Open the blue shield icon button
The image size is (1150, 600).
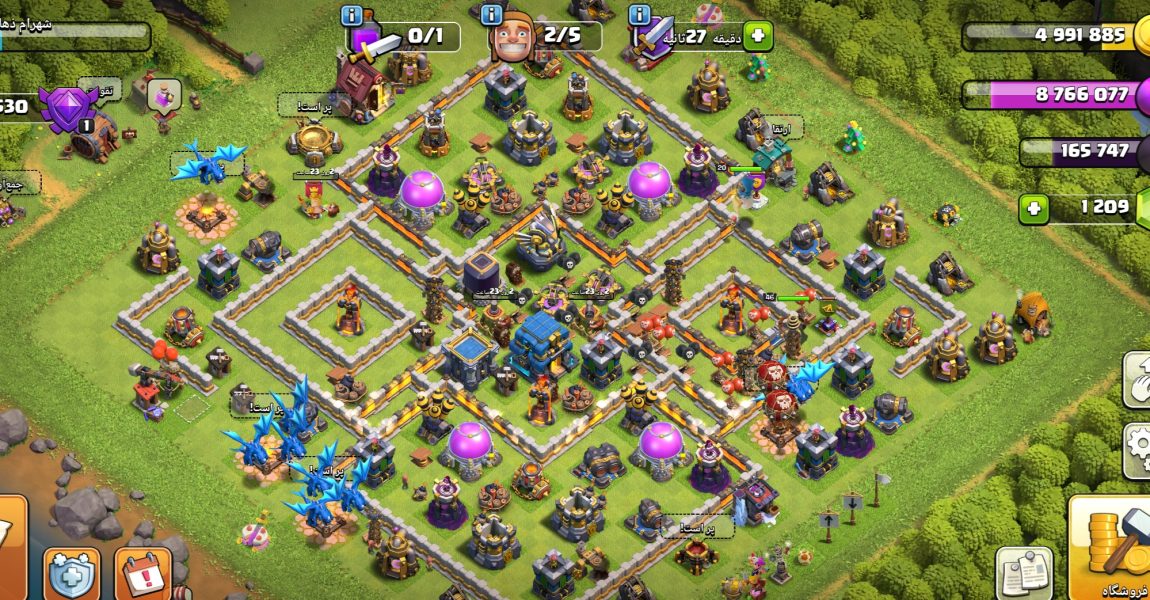pos(72,574)
